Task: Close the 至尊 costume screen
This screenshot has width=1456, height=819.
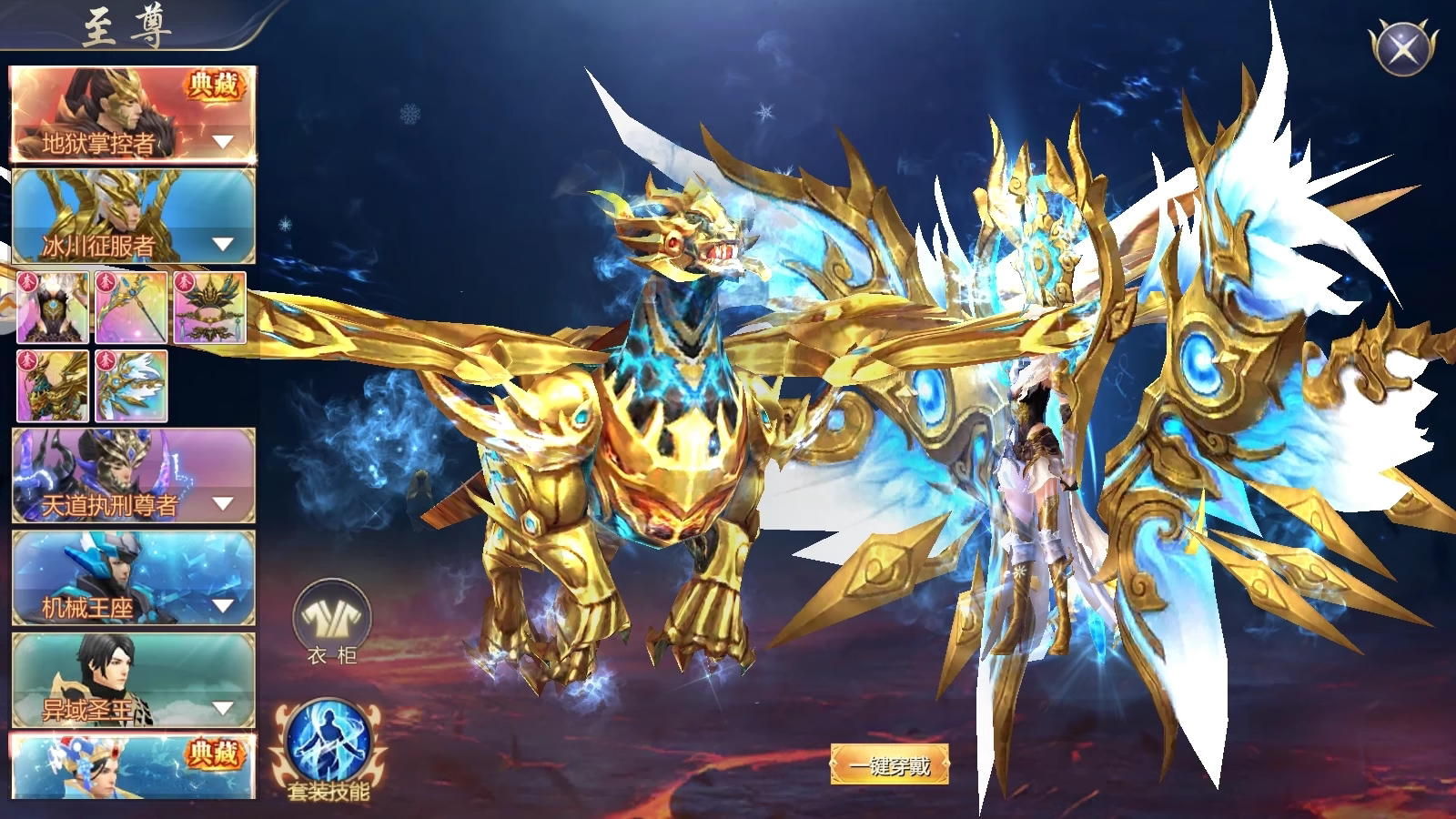Action: click(1401, 46)
